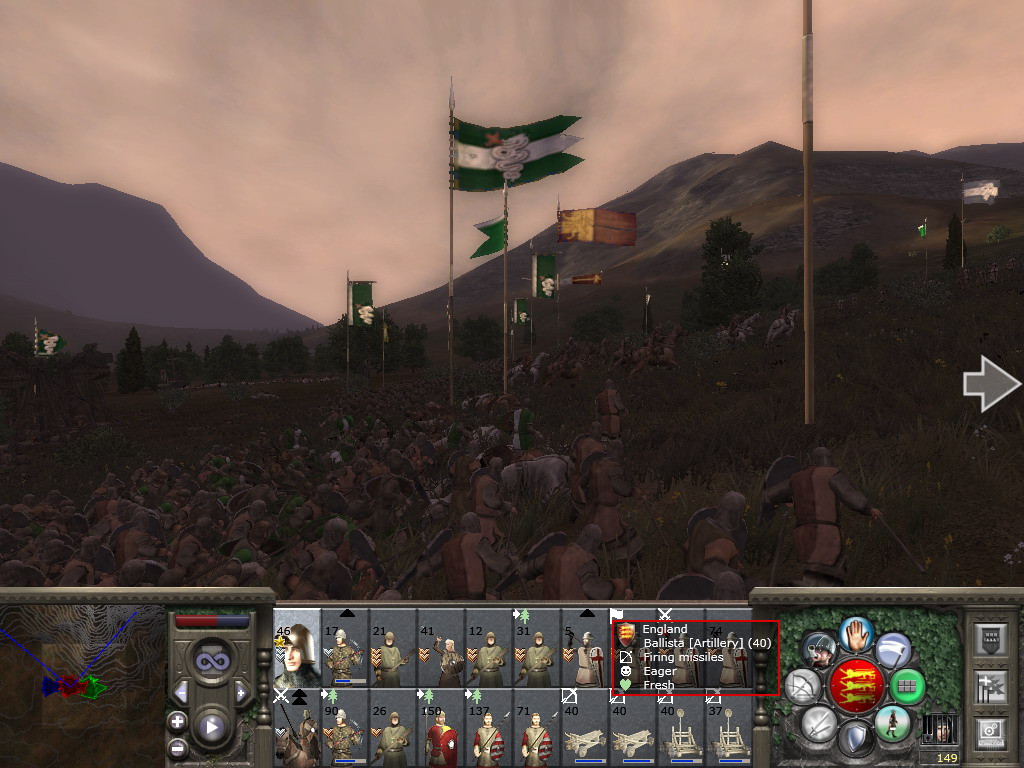Toggle guard mode shield button
This screenshot has width=1024, height=768.
click(855, 739)
